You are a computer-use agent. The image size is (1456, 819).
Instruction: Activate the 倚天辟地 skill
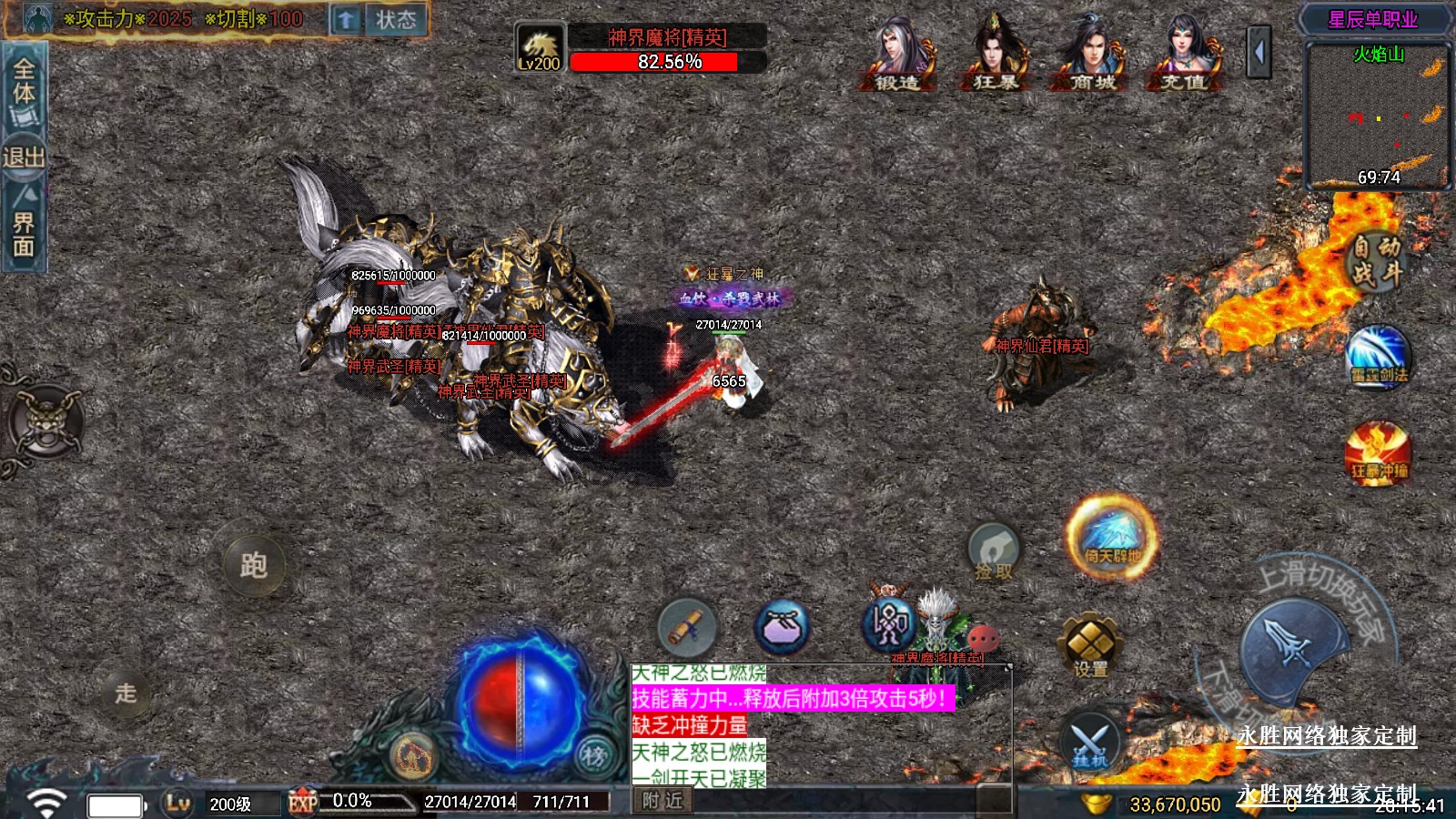tap(1112, 537)
